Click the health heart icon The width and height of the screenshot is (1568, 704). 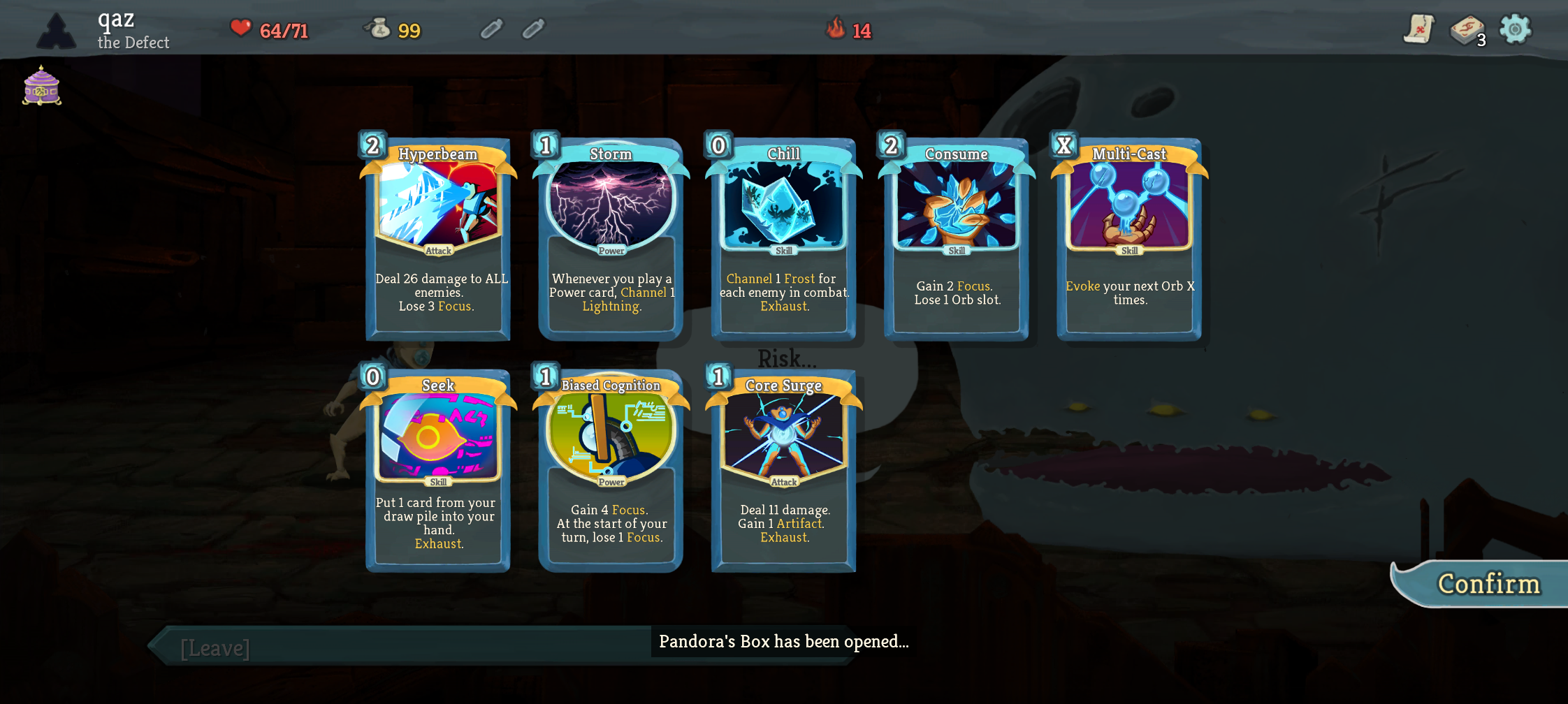coord(240,29)
